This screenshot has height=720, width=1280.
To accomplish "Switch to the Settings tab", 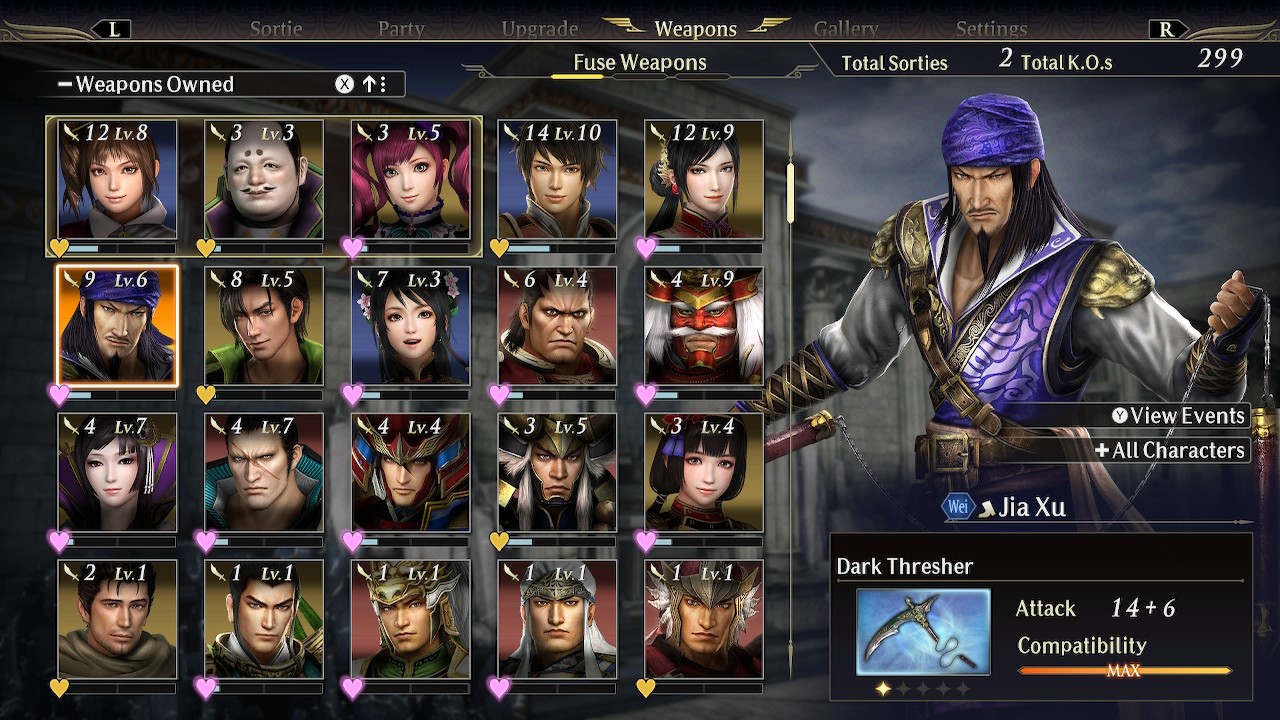I will click(x=991, y=29).
